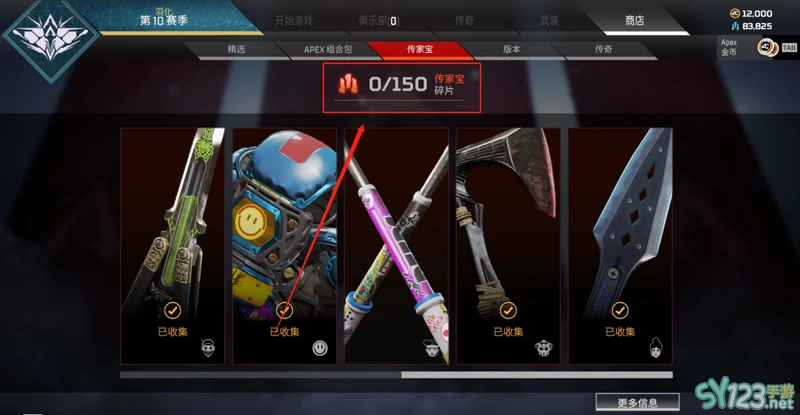Switch to the 武装 tab
The width and height of the screenshot is (800, 415).
(550, 20)
